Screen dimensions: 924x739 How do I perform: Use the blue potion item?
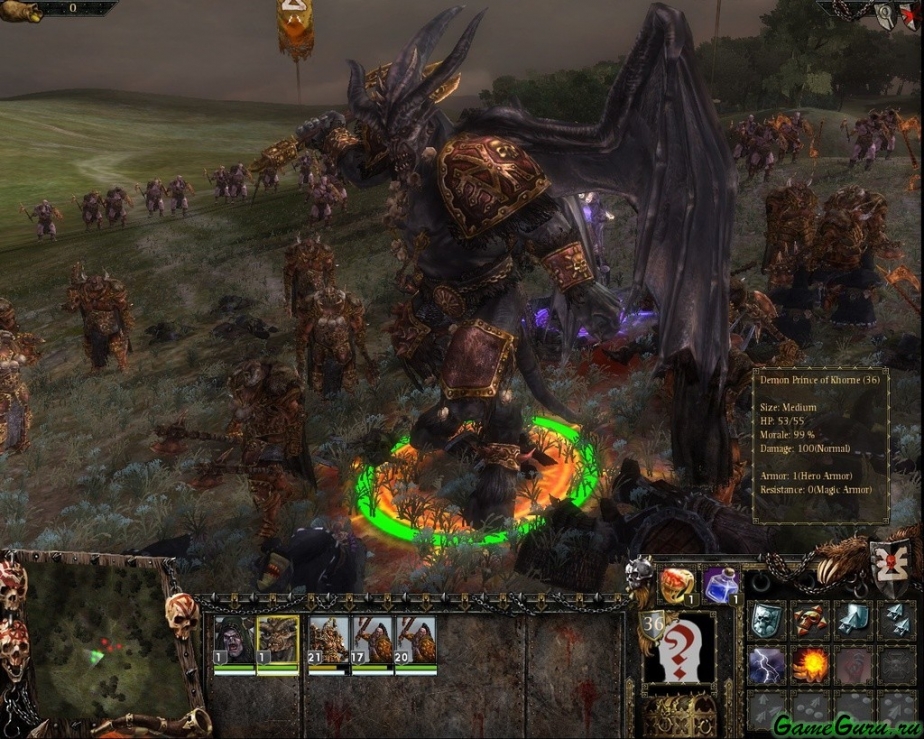coord(721,585)
